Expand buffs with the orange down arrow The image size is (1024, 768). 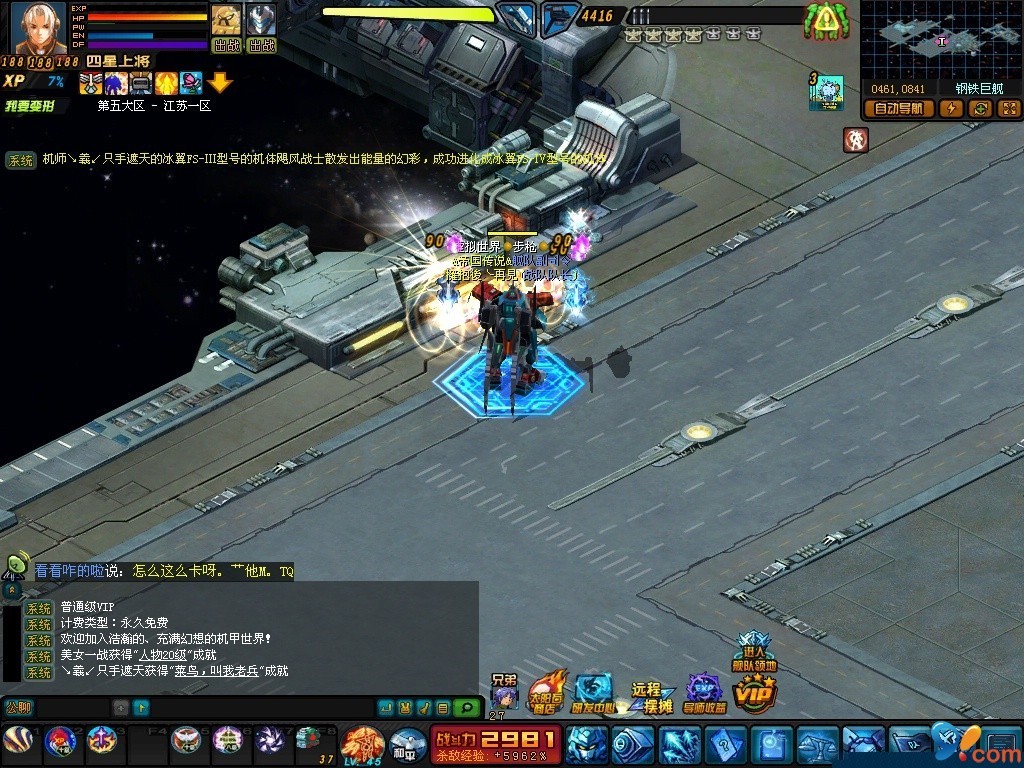220,83
